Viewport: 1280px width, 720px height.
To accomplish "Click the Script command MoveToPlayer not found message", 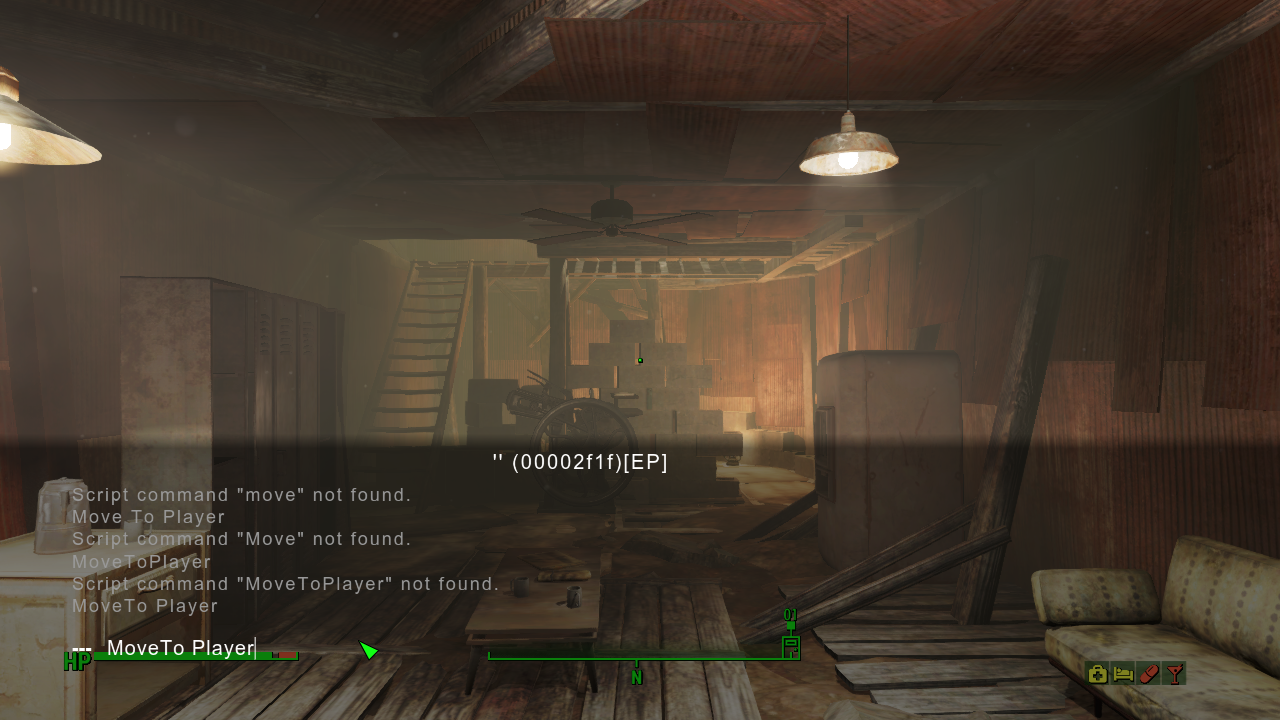I will pos(285,584).
